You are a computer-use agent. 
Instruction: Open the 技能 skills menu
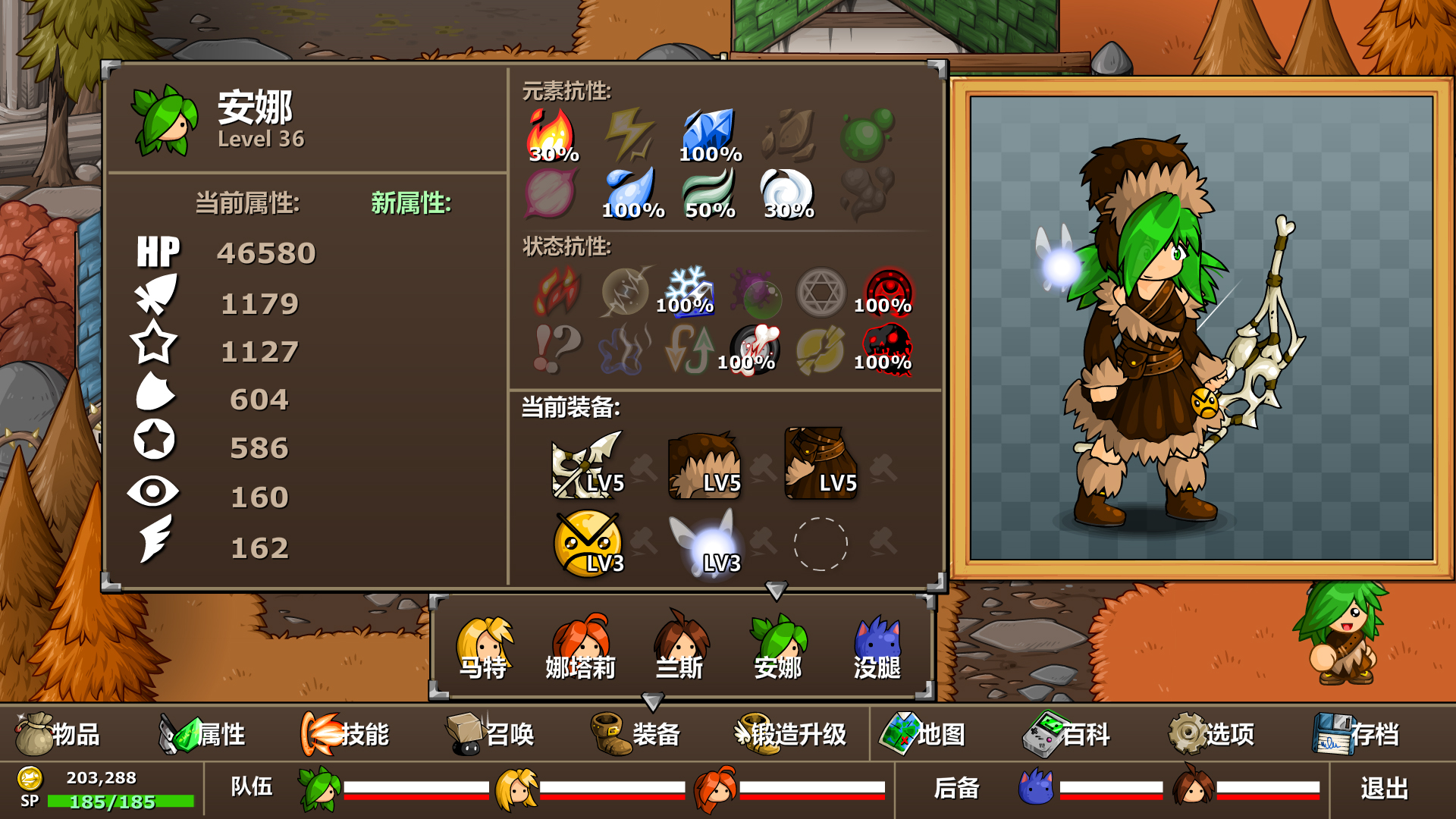pyautogui.click(x=345, y=733)
